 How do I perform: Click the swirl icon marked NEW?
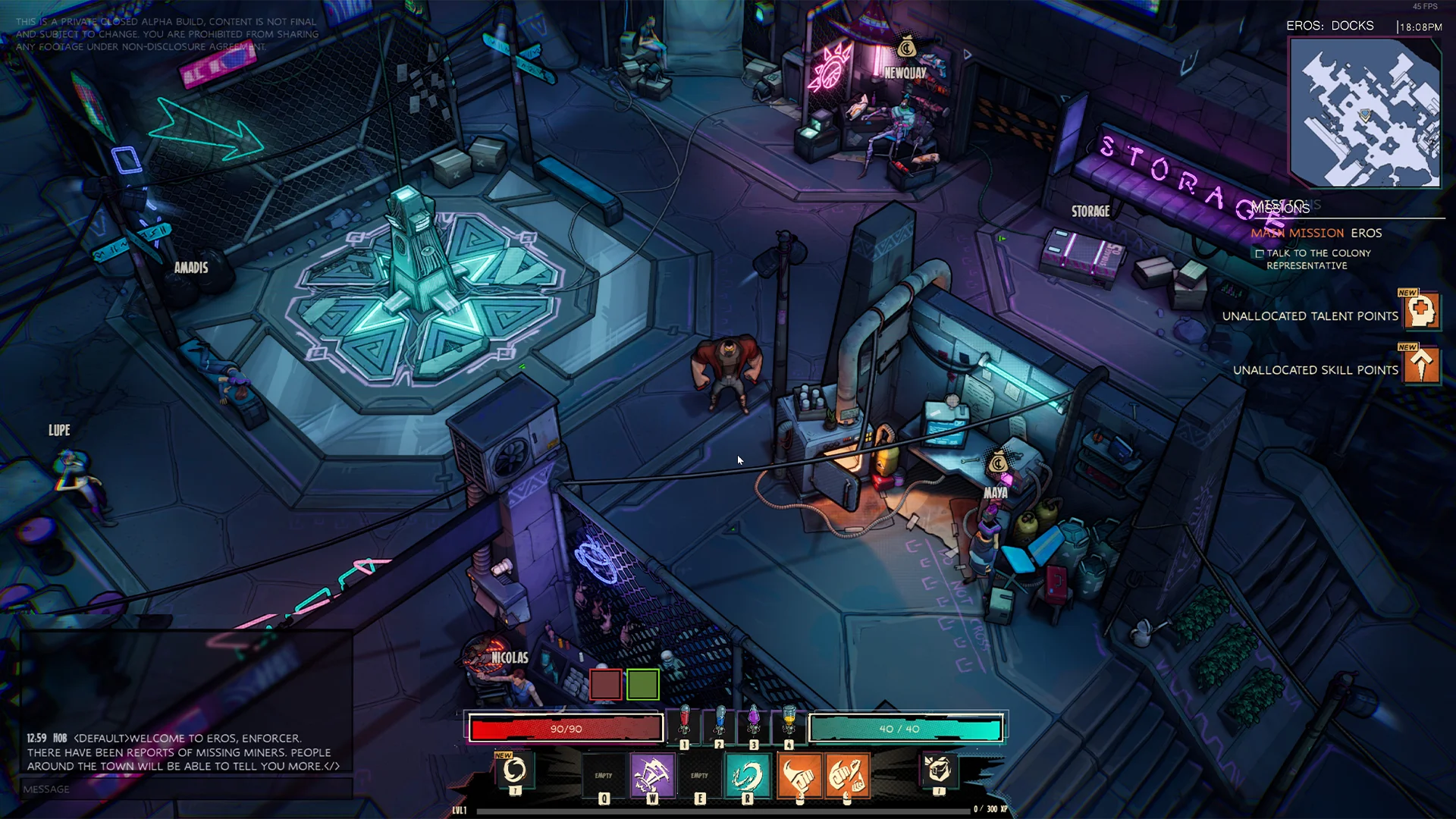[x=514, y=770]
